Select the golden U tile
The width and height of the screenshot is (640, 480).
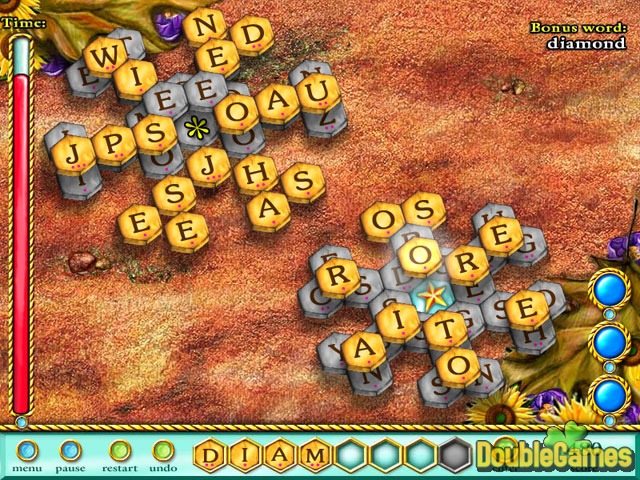319,95
